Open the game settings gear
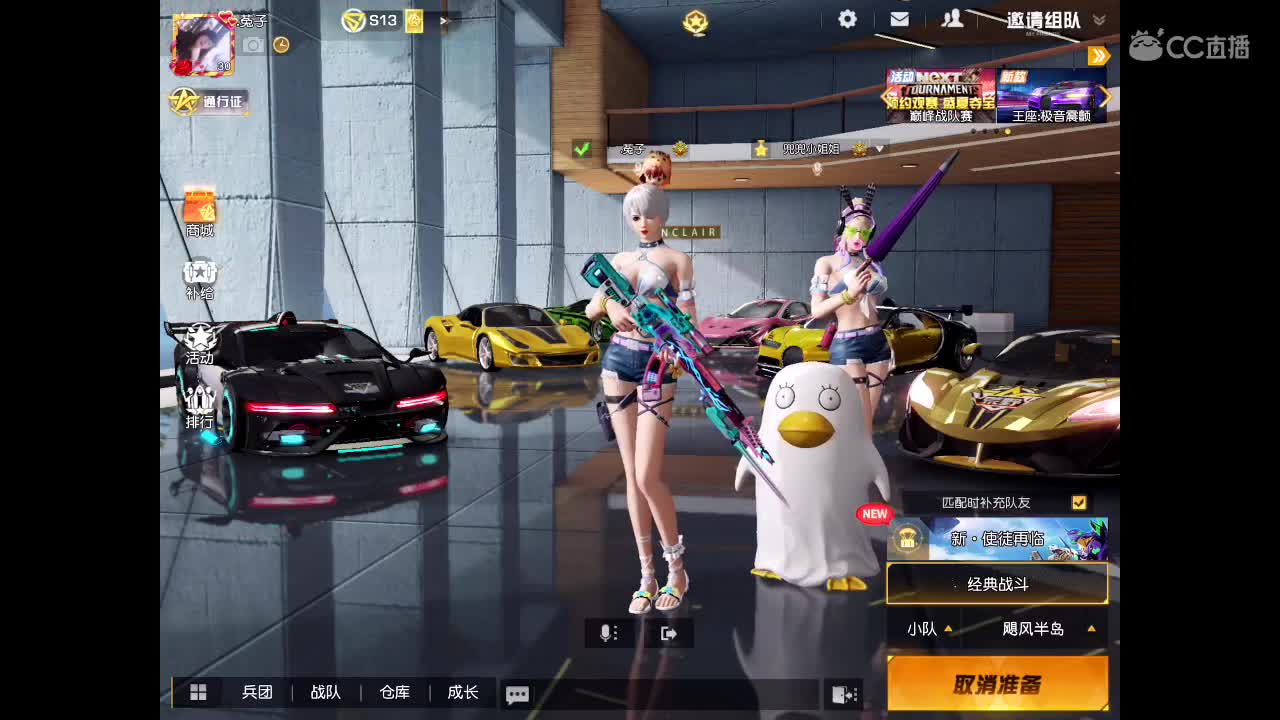 point(846,18)
